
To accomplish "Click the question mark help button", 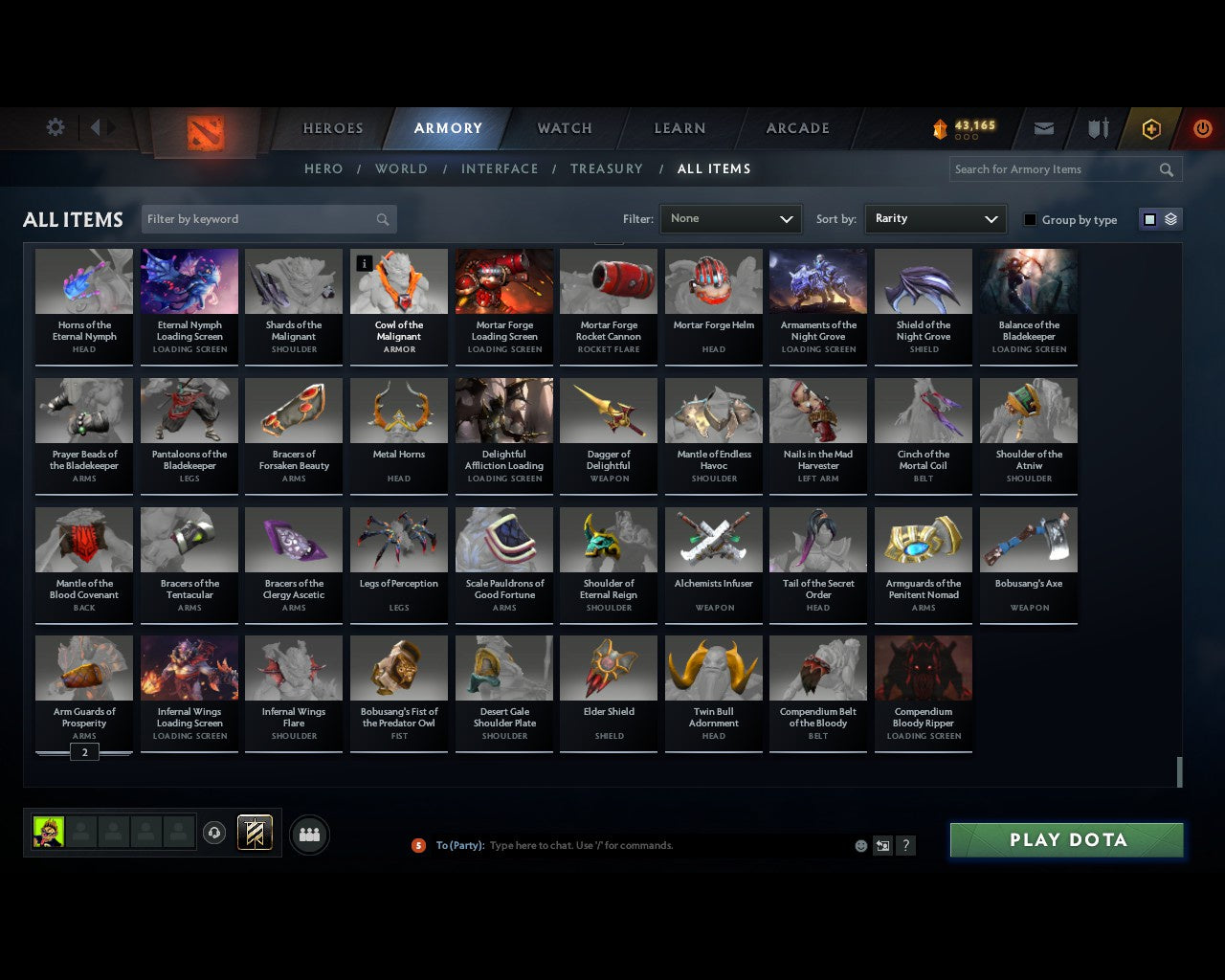I will [x=905, y=845].
